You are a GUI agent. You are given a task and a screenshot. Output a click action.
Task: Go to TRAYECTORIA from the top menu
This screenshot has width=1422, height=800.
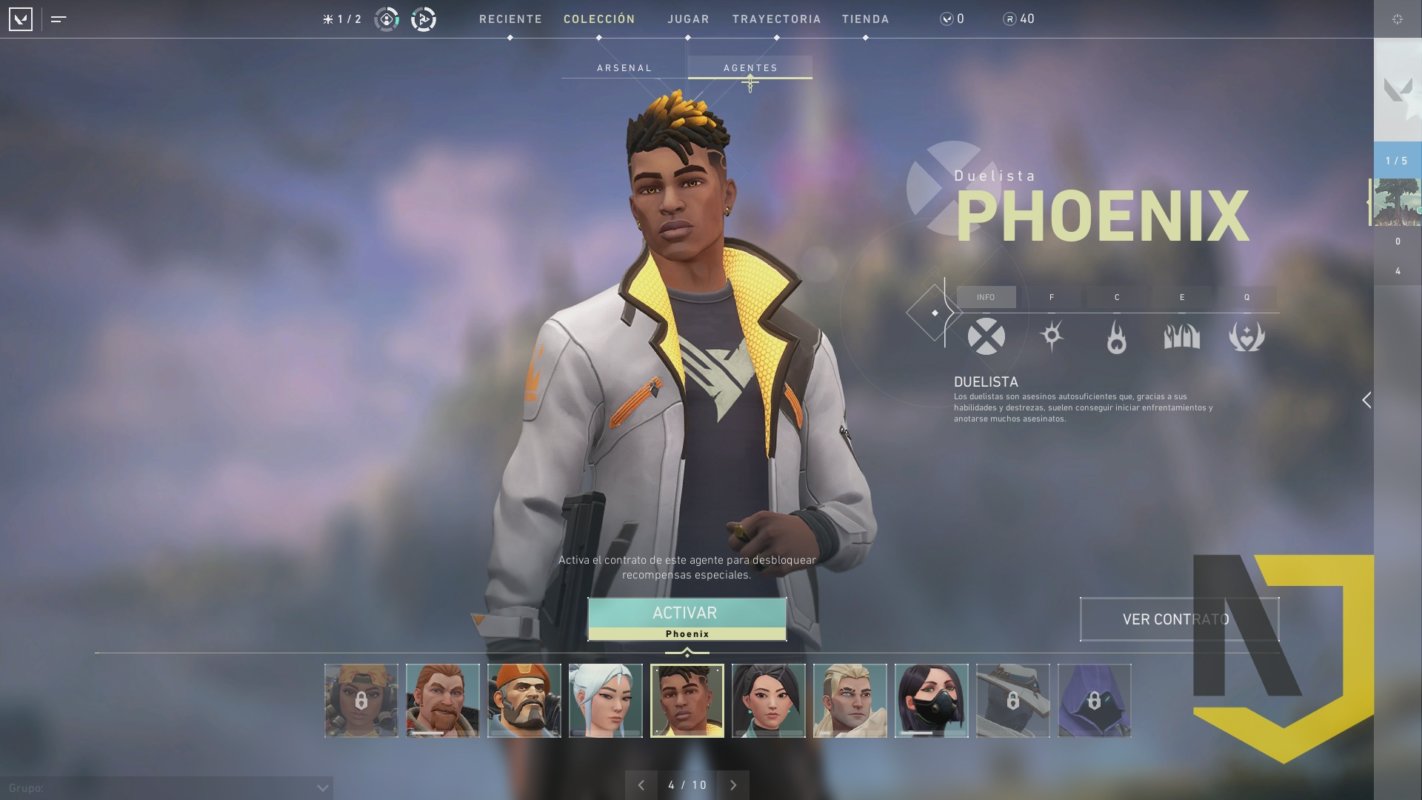pos(777,18)
